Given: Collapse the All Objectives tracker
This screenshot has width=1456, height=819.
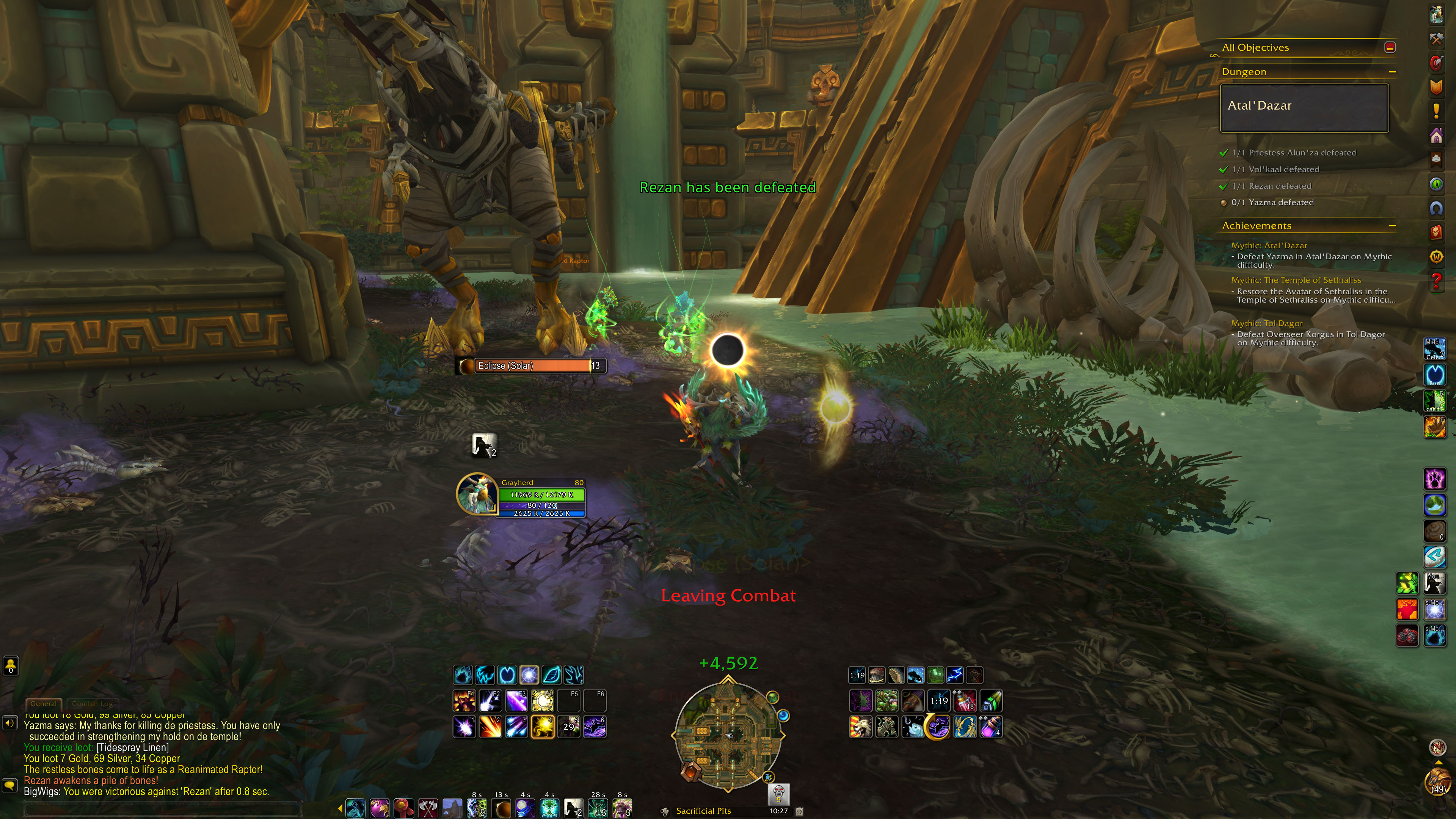Looking at the screenshot, I should [x=1390, y=47].
